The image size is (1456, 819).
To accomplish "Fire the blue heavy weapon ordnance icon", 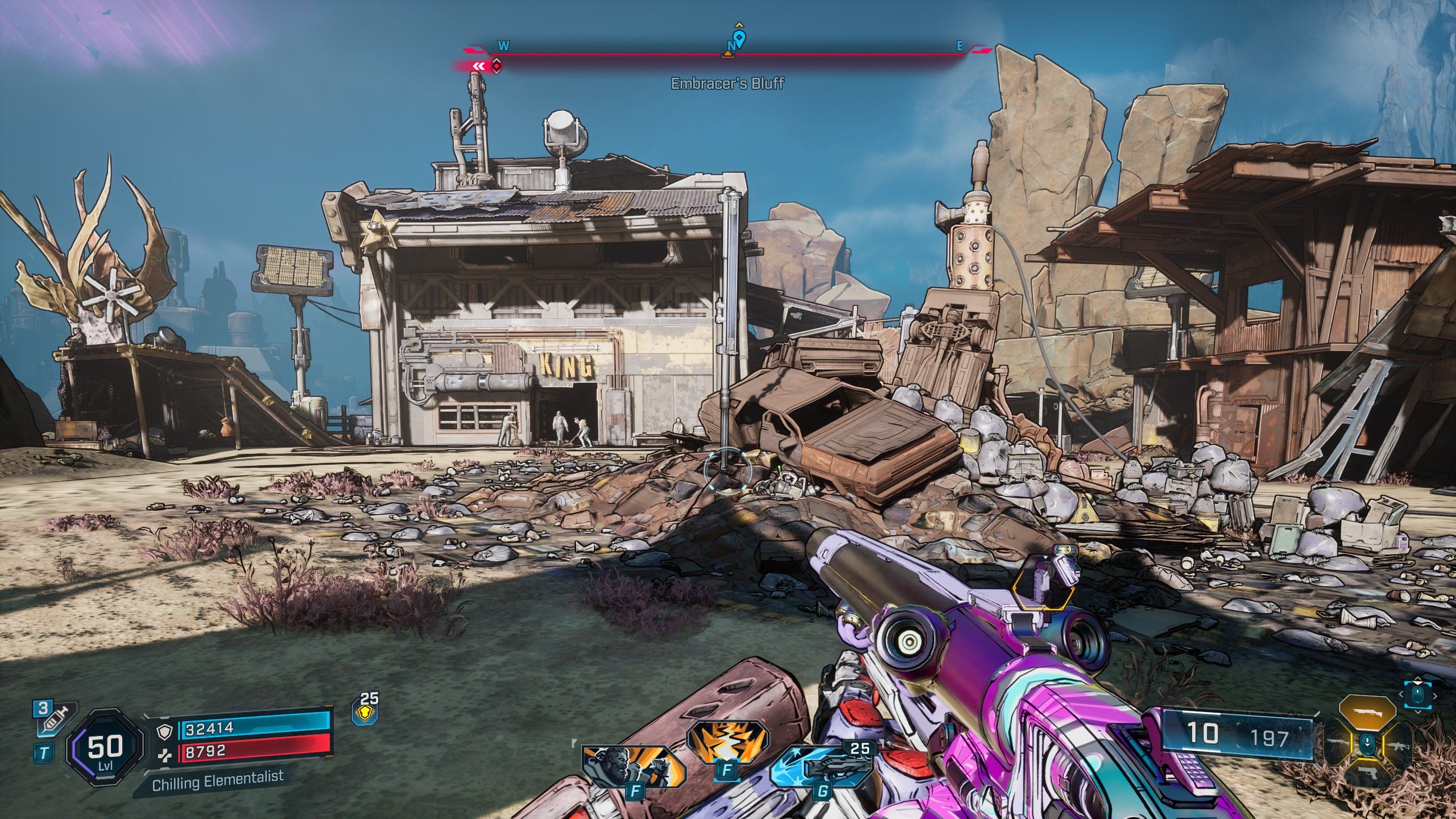I will [821, 766].
